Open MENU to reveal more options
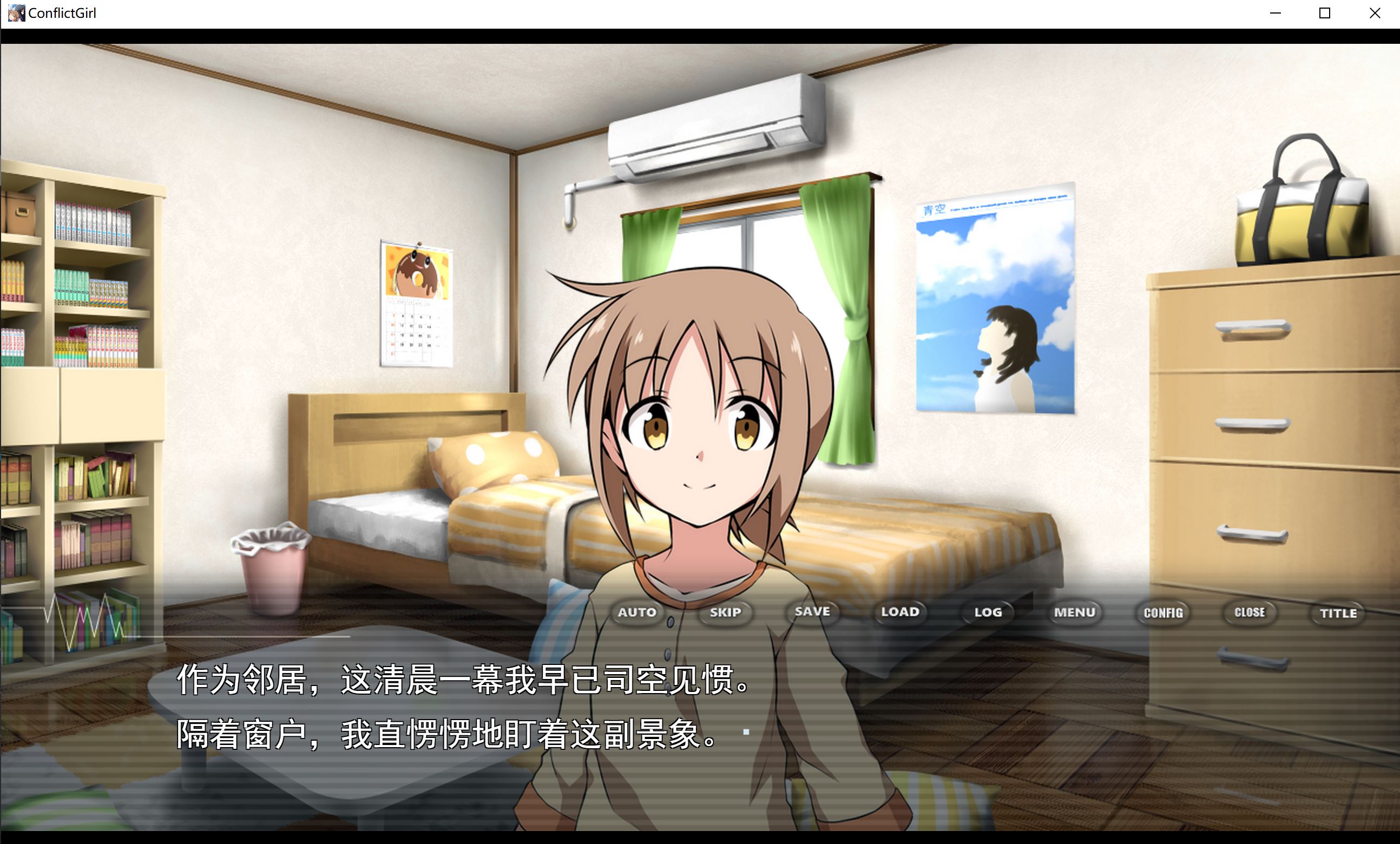1400x844 pixels. 1075,612
